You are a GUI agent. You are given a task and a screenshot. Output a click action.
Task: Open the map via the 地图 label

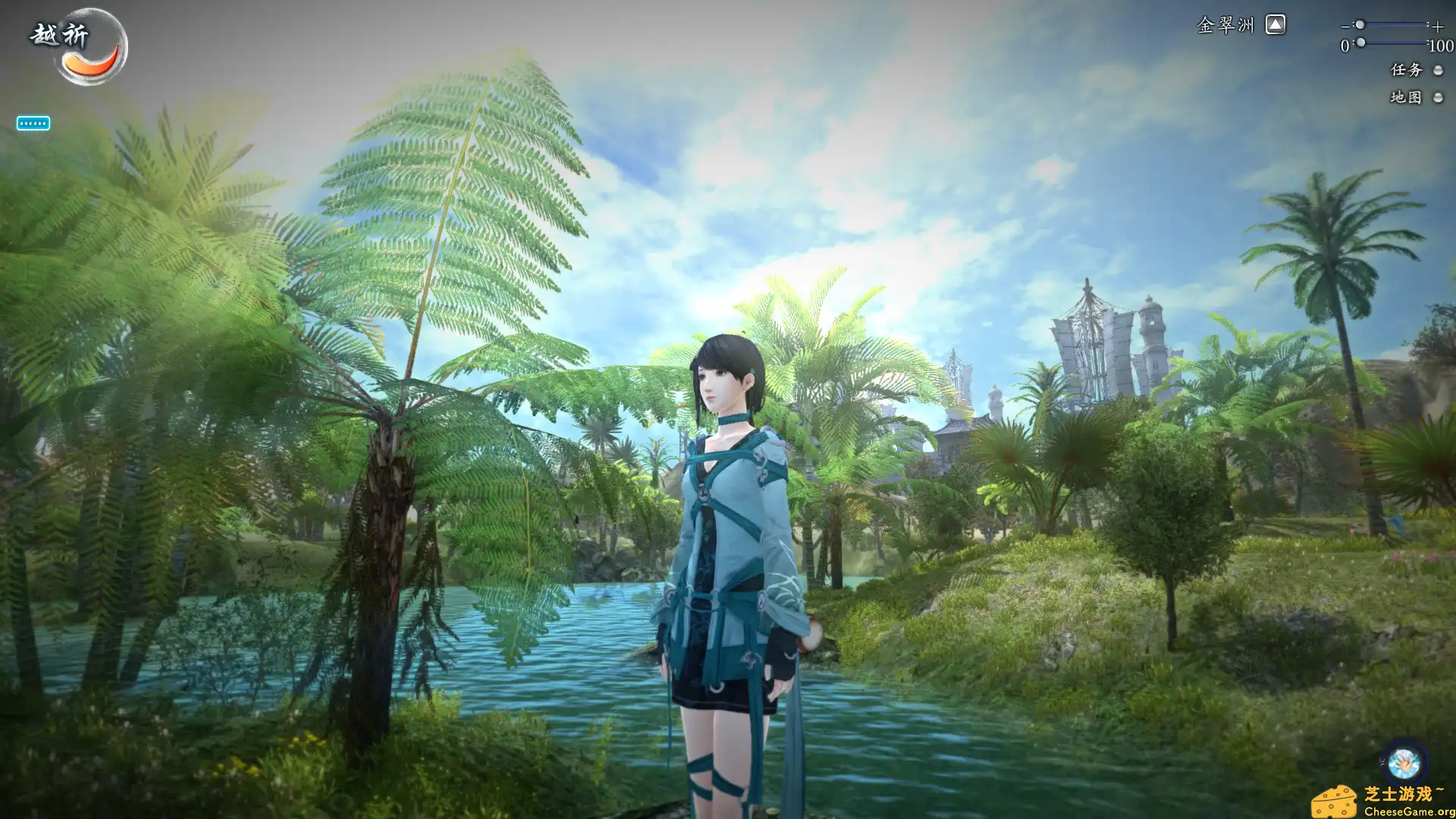point(1407,98)
